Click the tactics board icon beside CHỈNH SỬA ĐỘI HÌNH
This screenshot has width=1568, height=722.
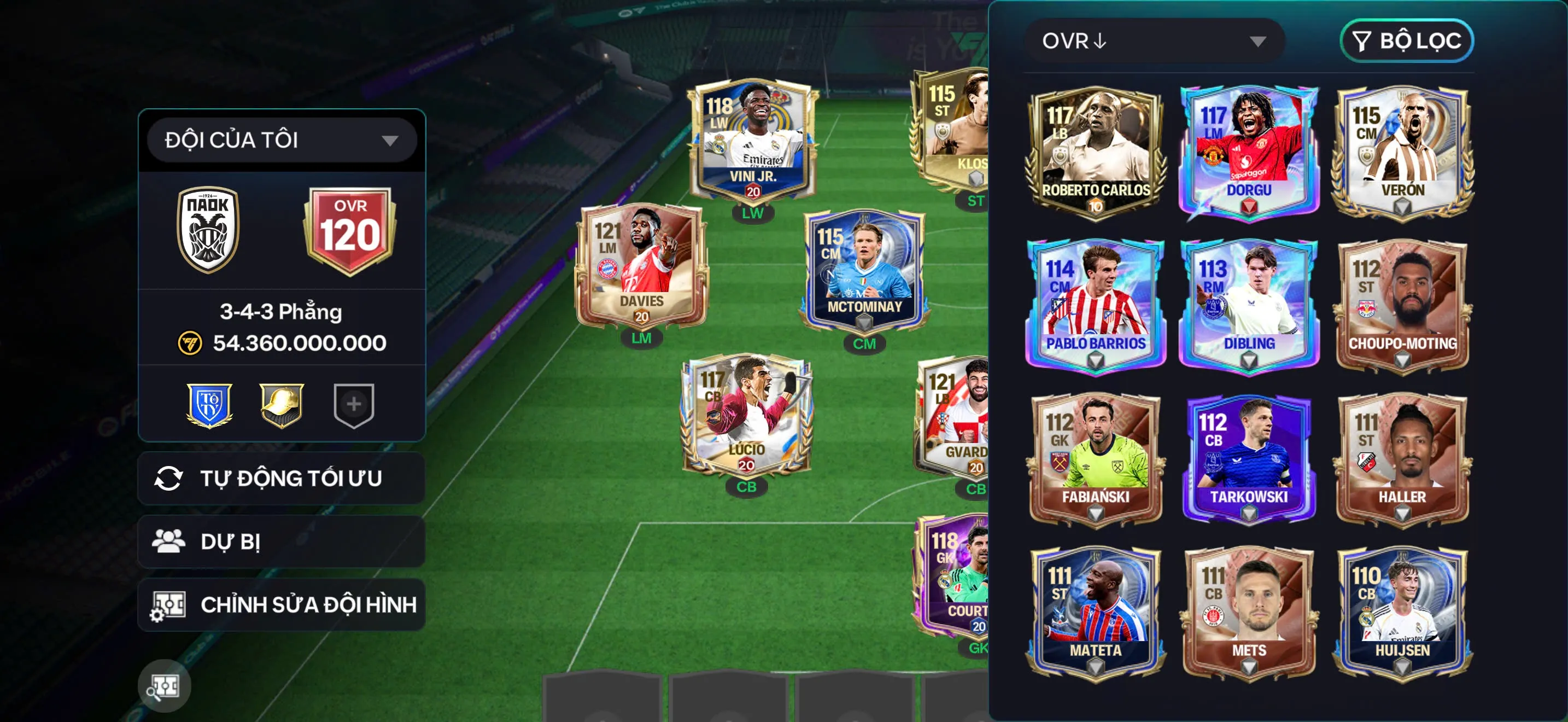coord(172,603)
